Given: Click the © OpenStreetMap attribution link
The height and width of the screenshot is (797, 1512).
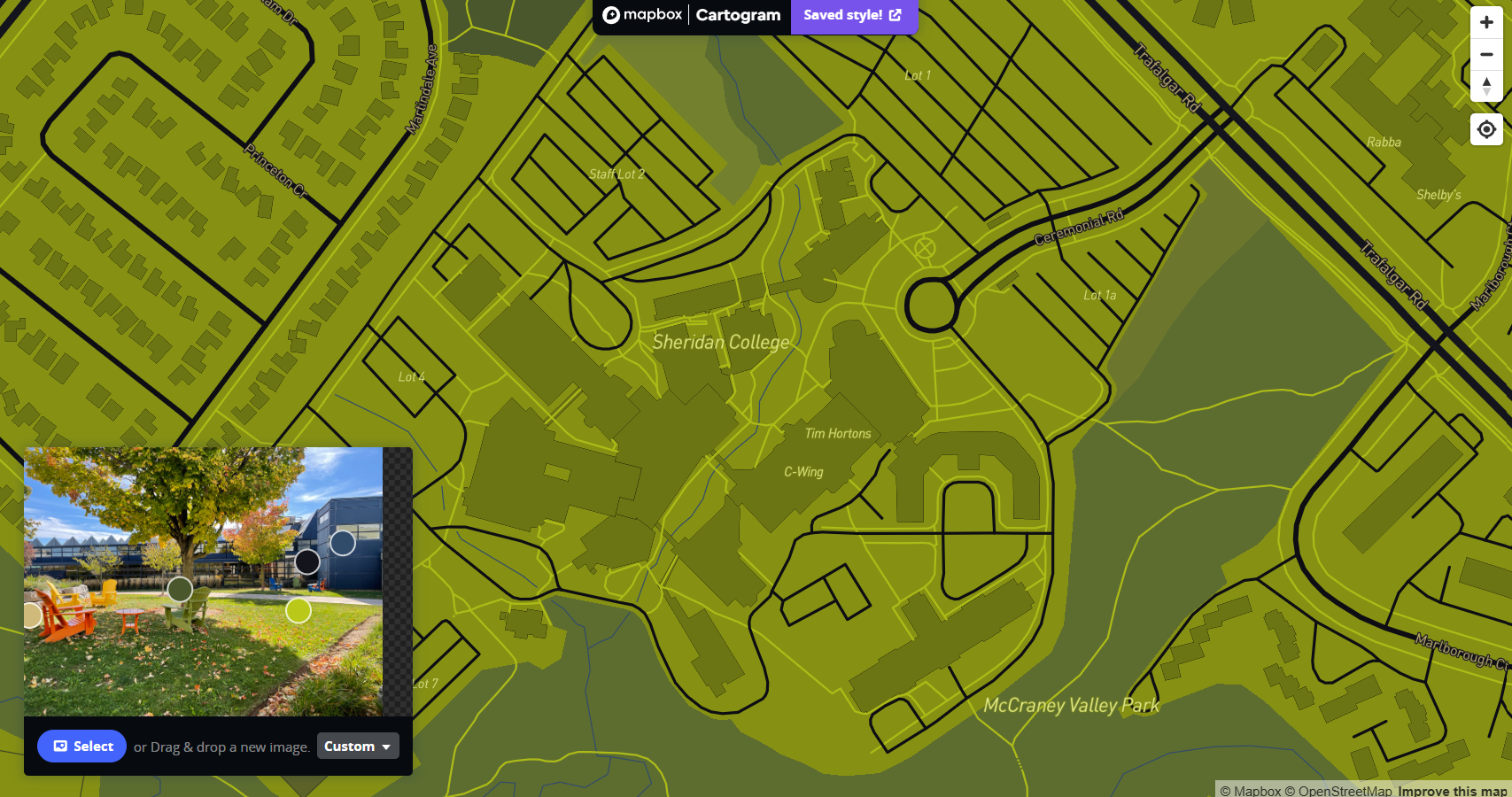Looking at the screenshot, I should pos(1344,790).
